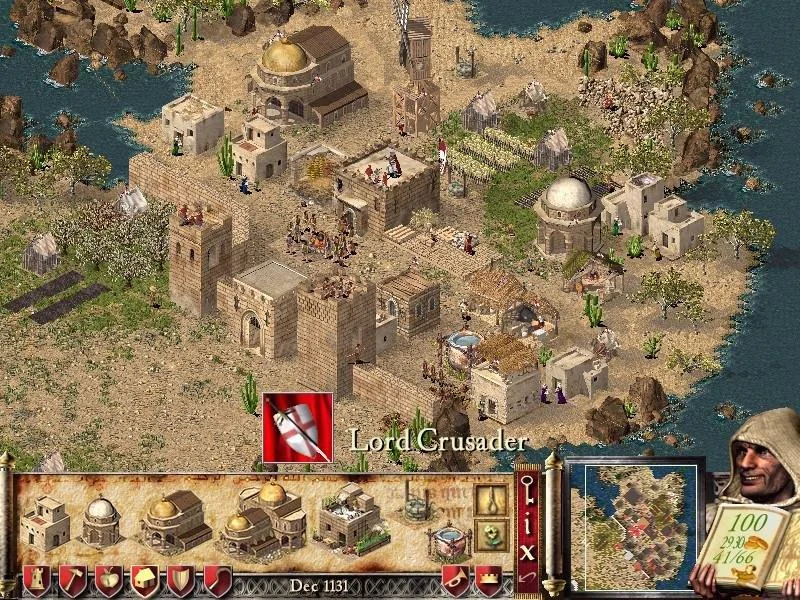Select the hovel building to place
800x600 pixels.
pyautogui.click(x=45, y=522)
